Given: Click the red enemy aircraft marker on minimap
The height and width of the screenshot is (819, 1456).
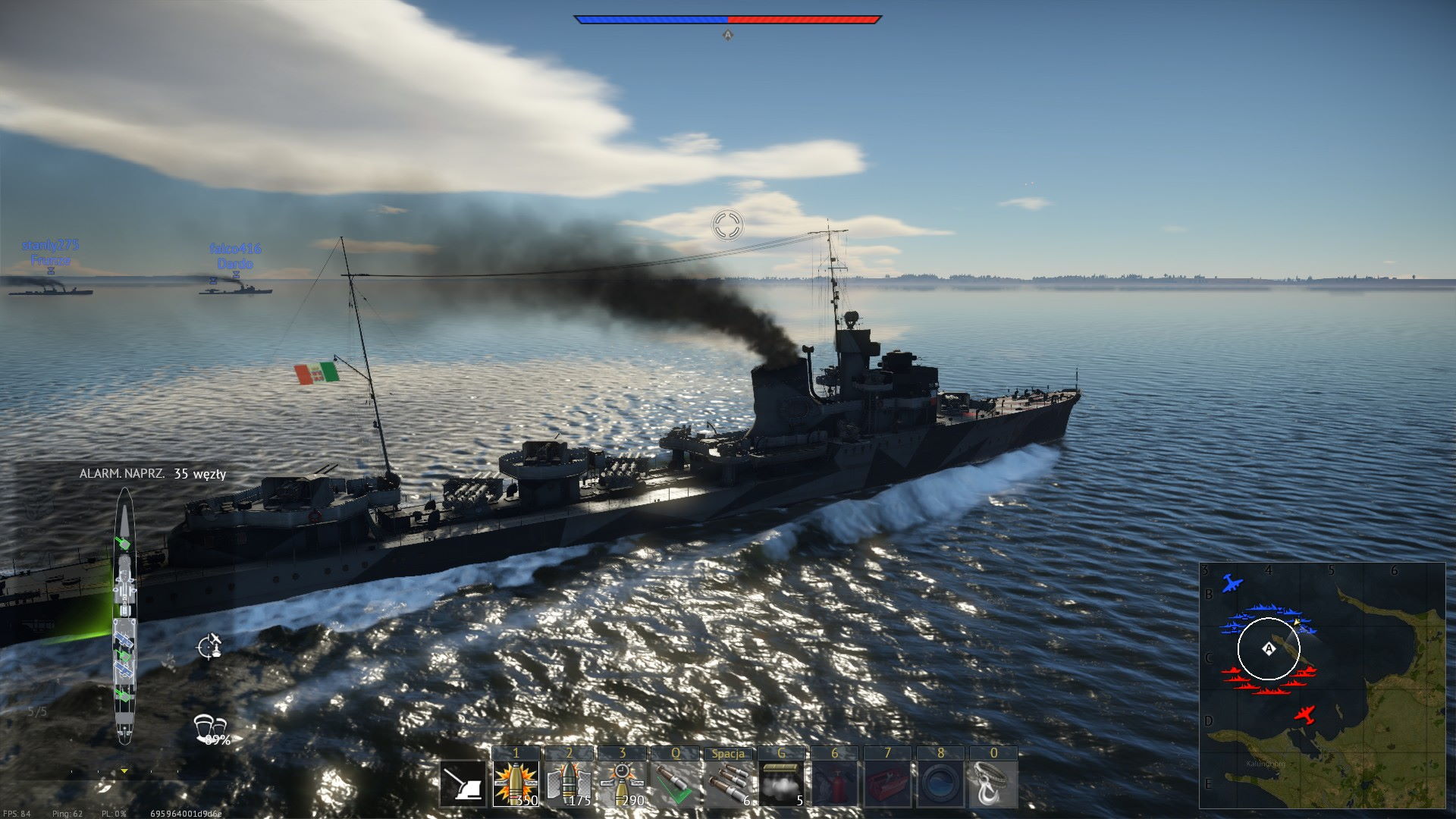Looking at the screenshot, I should 1304,714.
